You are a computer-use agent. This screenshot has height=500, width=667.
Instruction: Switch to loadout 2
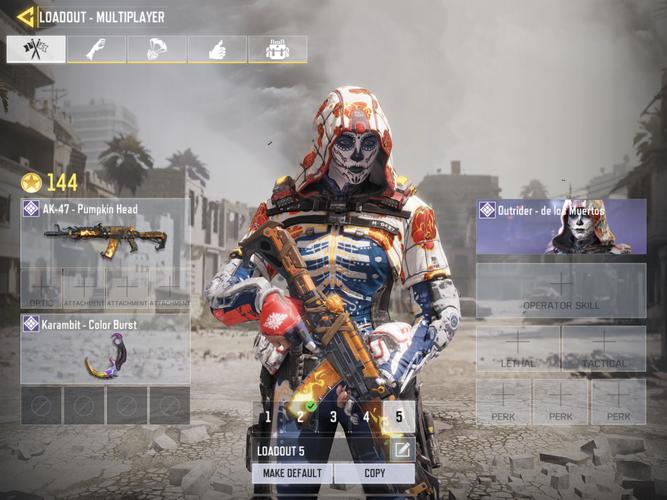pos(300,416)
